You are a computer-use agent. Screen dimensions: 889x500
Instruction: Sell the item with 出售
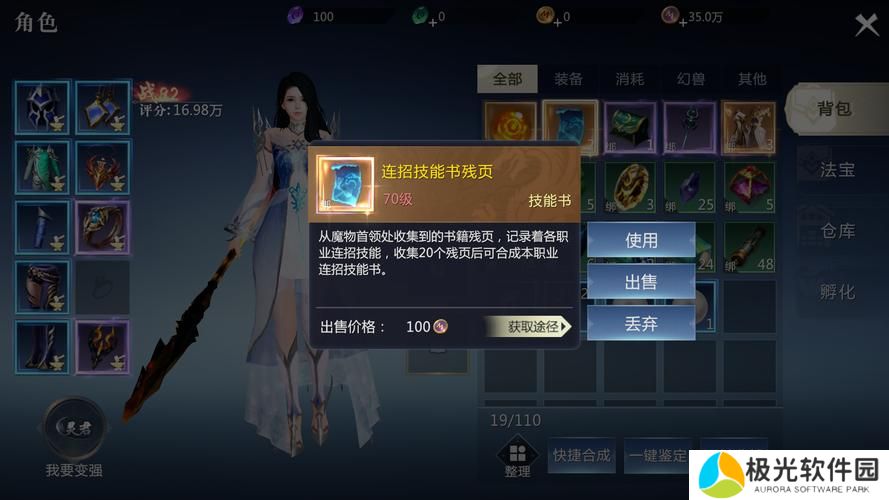[x=641, y=282]
